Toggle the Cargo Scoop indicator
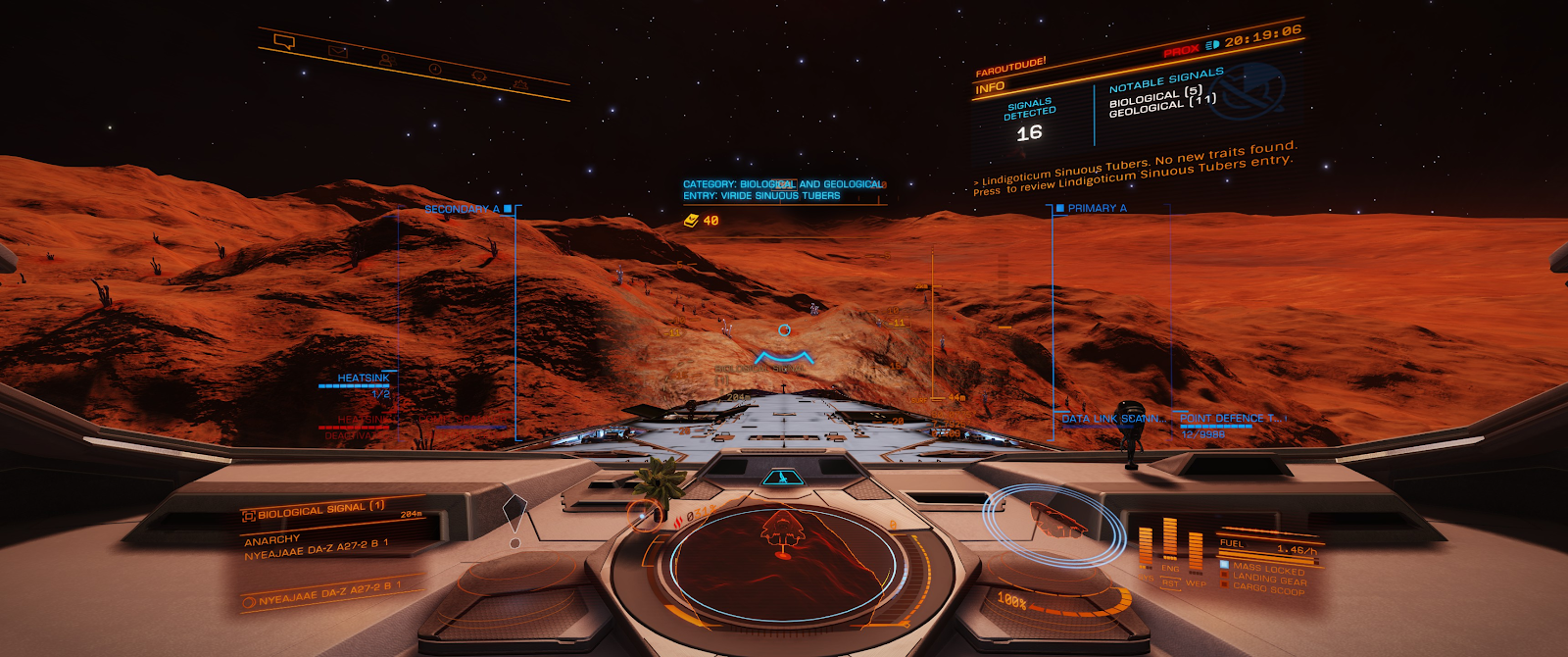Viewport: 1568px width, 657px height. pos(1269,589)
